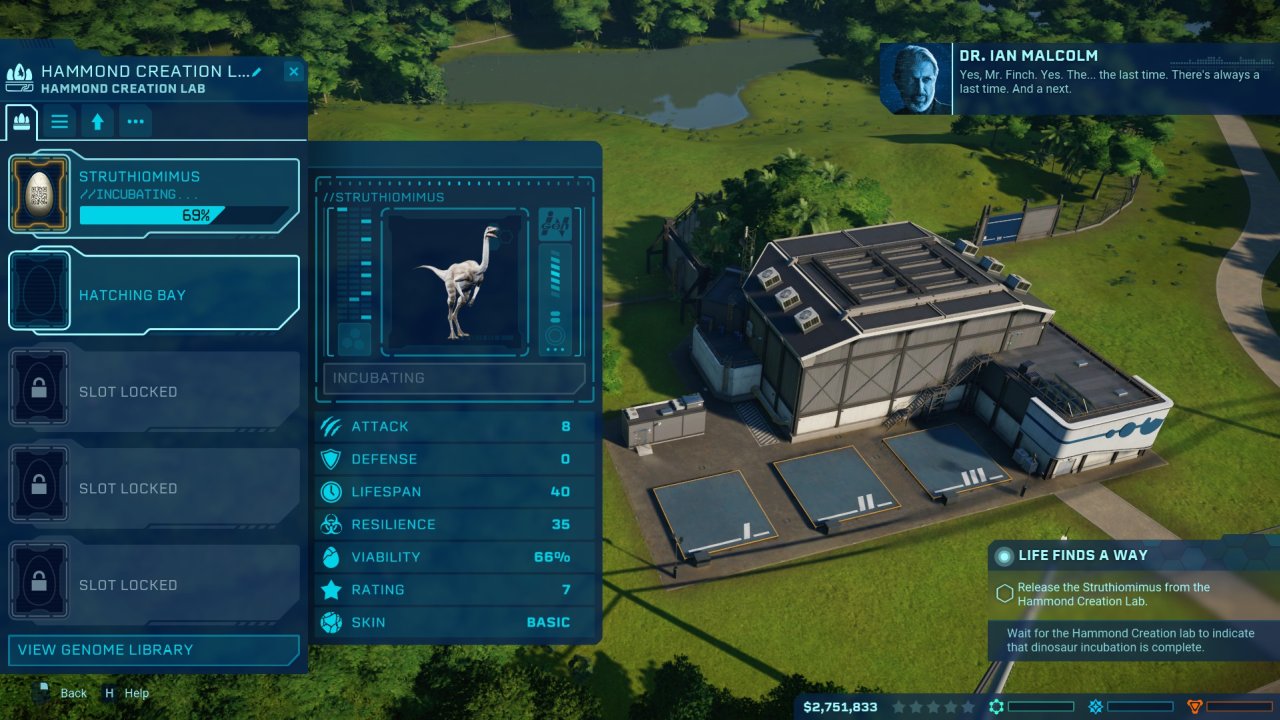Open the list view tab
This screenshot has width=1280, height=720.
pyautogui.click(x=60, y=122)
